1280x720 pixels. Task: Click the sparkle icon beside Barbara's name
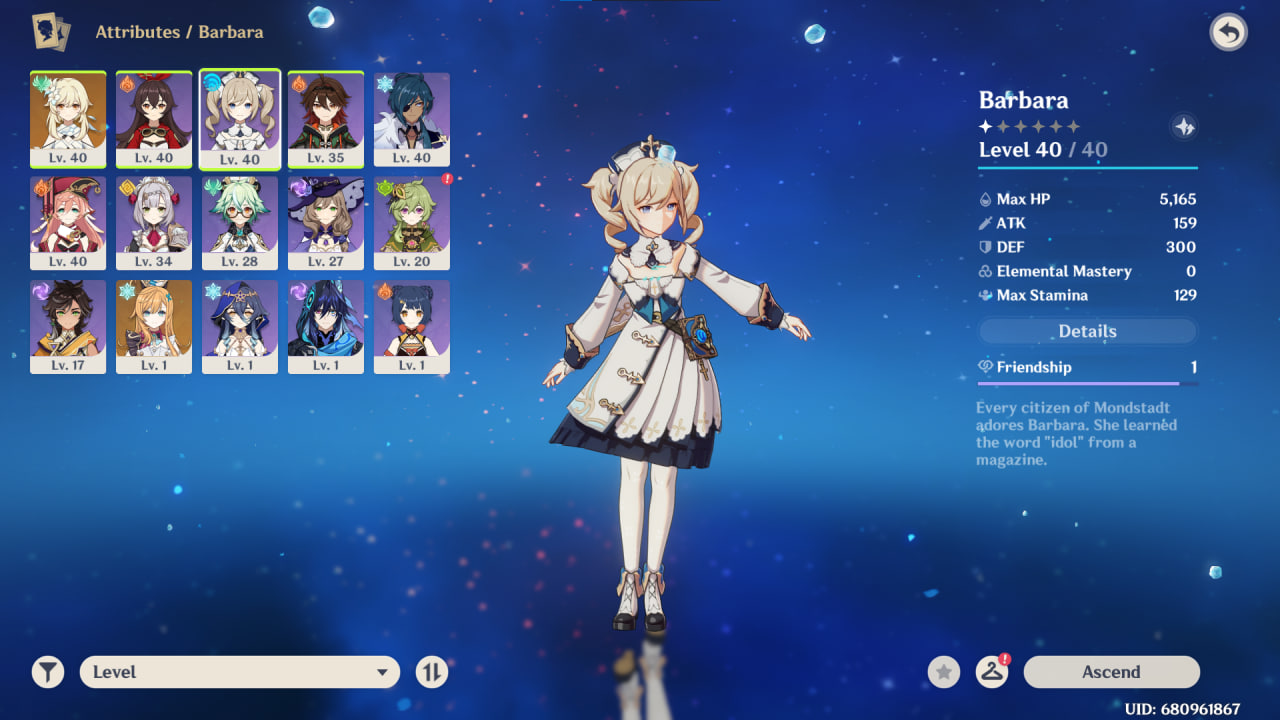1184,127
